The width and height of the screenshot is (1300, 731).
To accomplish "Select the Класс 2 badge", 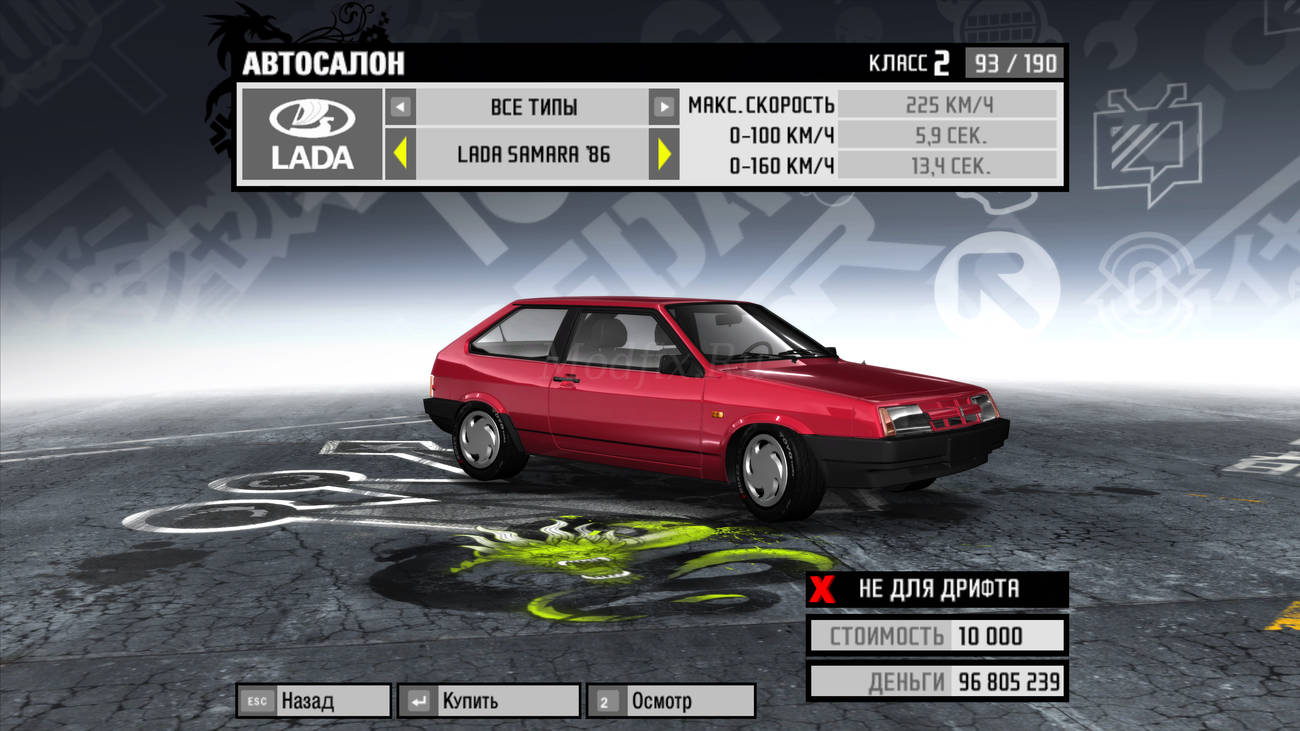I will [910, 62].
